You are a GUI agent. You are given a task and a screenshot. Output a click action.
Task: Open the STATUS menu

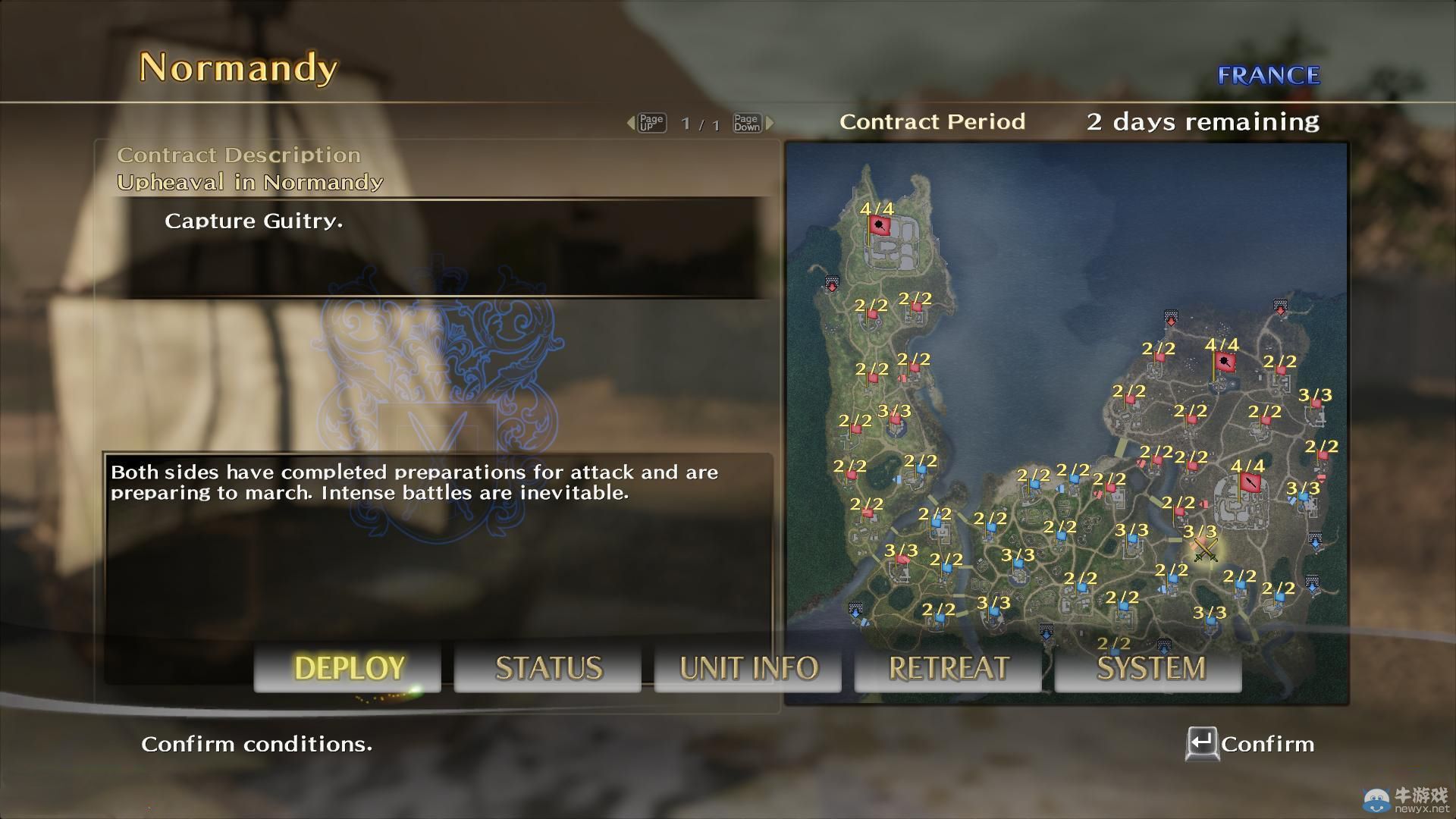click(x=548, y=668)
